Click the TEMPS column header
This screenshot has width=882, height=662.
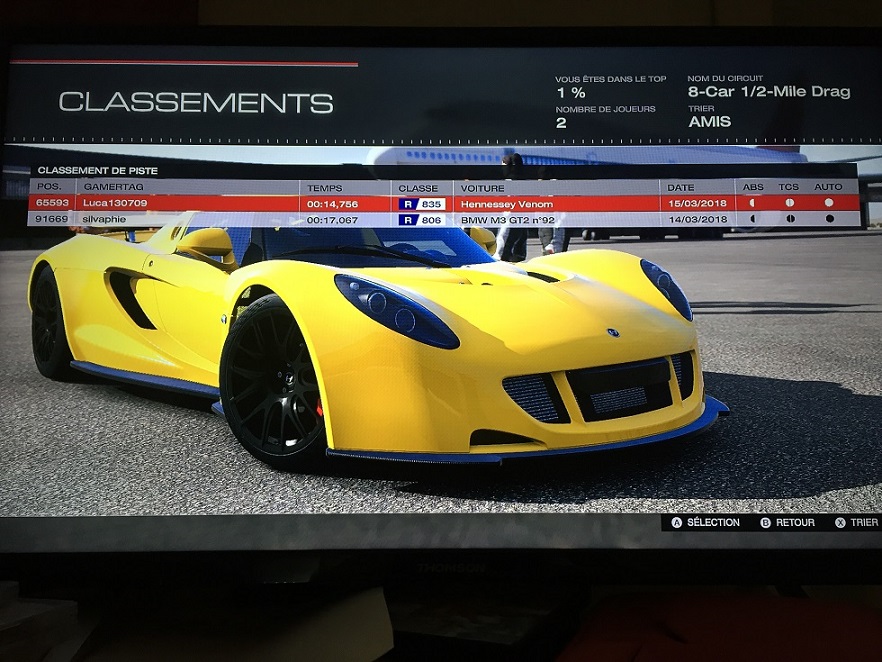pyautogui.click(x=325, y=188)
